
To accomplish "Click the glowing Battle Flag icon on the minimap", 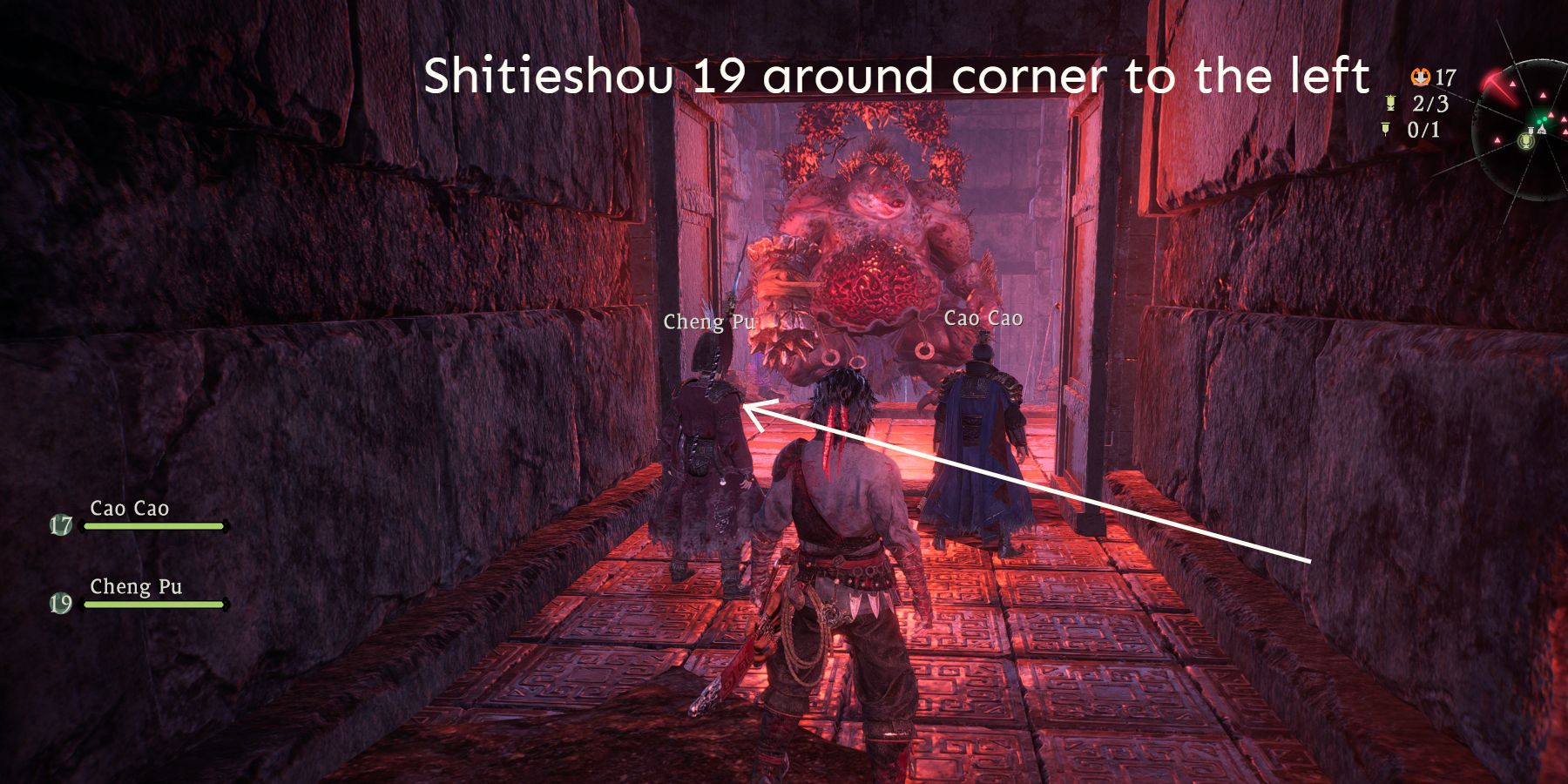I will pyautogui.click(x=1526, y=142).
